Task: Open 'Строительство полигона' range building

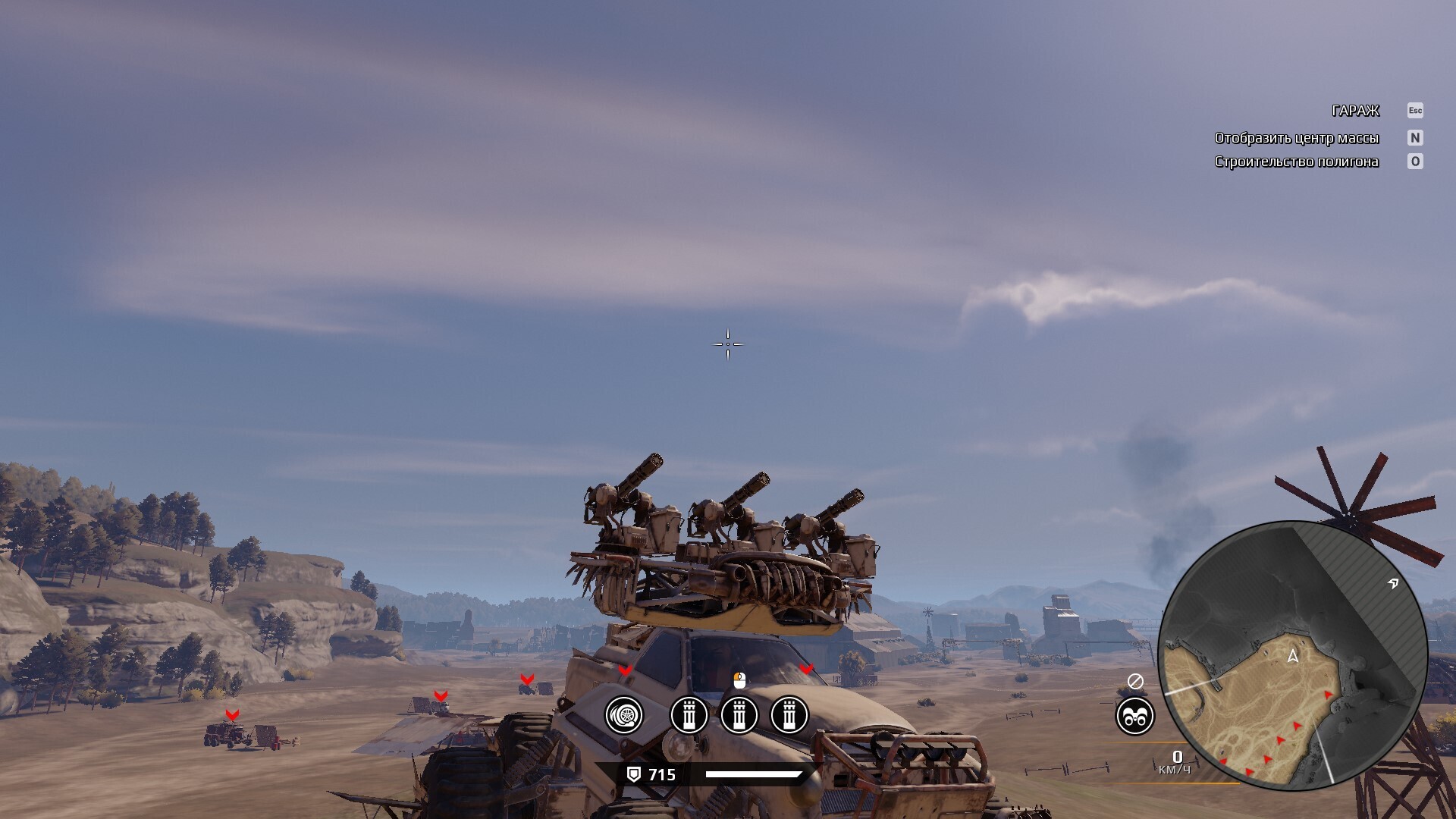Action: click(x=1296, y=162)
